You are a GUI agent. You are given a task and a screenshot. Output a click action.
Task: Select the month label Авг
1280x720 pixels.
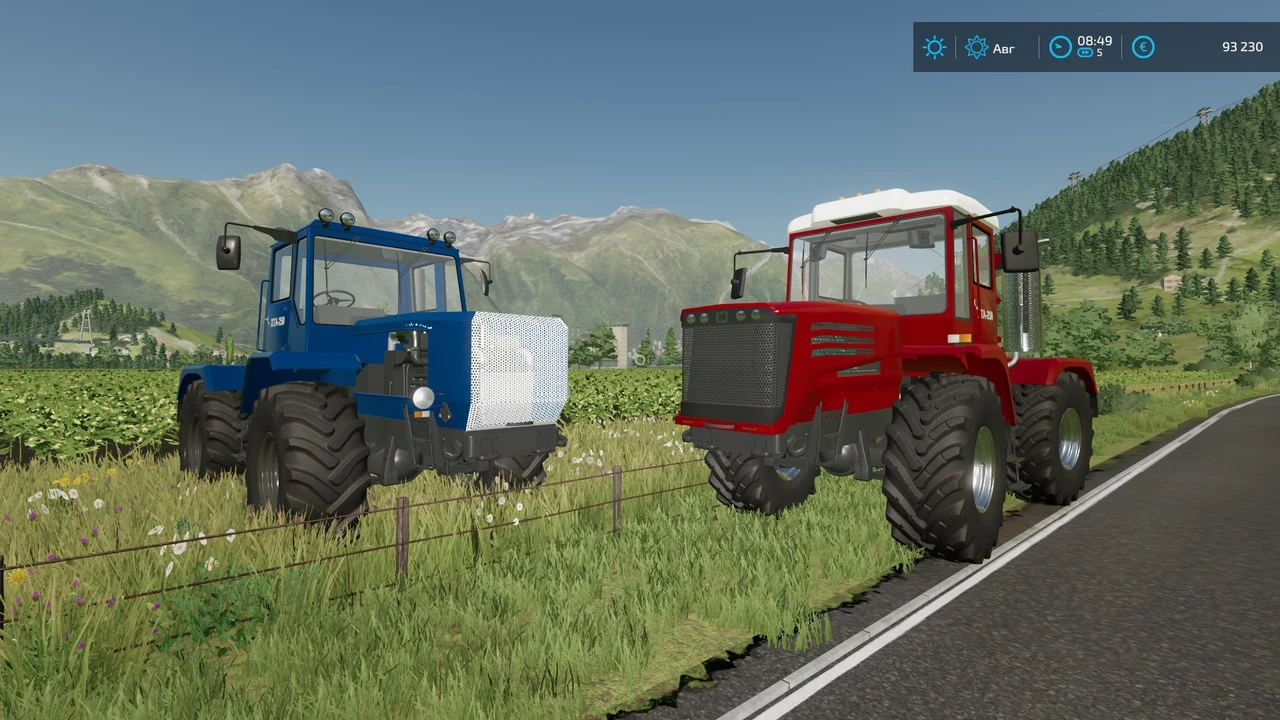(x=1004, y=48)
